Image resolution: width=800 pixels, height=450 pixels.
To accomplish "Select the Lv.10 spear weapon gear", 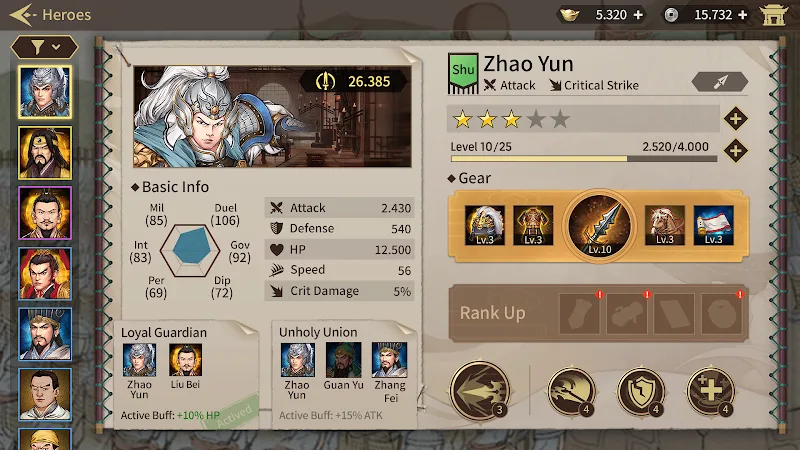I will point(600,226).
